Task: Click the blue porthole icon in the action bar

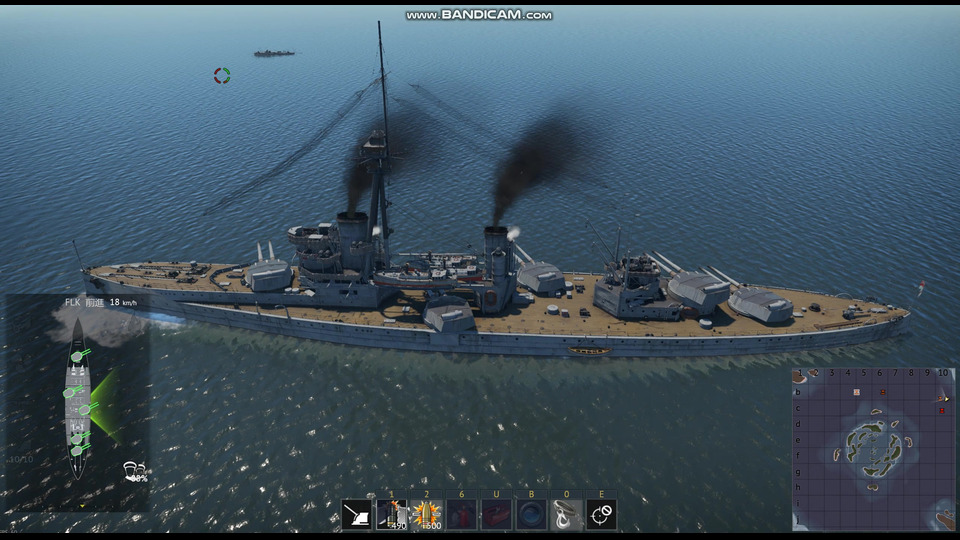Action: (x=531, y=515)
